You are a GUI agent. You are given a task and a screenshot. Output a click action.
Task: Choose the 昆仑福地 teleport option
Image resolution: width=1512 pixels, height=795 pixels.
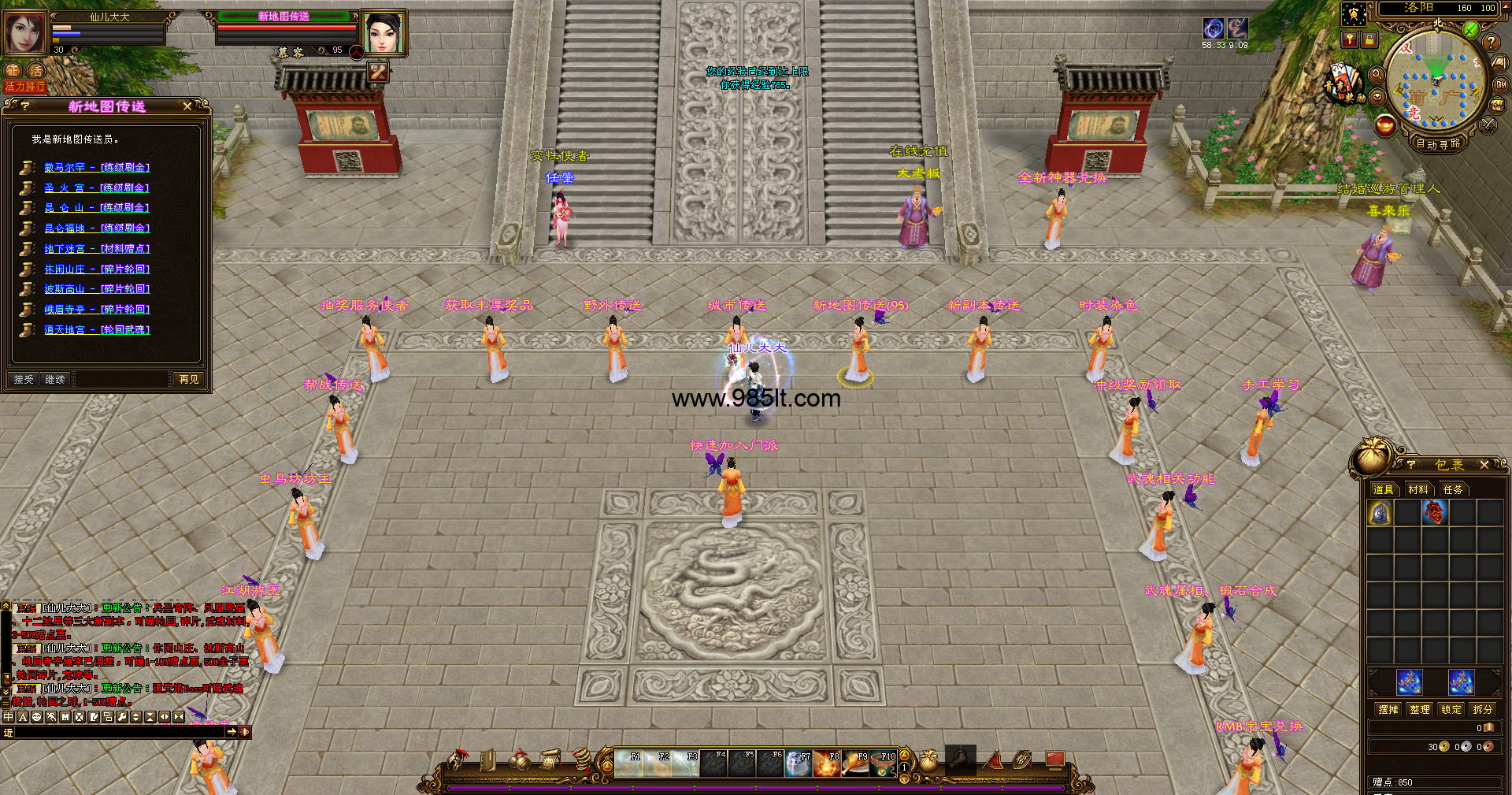pos(96,228)
